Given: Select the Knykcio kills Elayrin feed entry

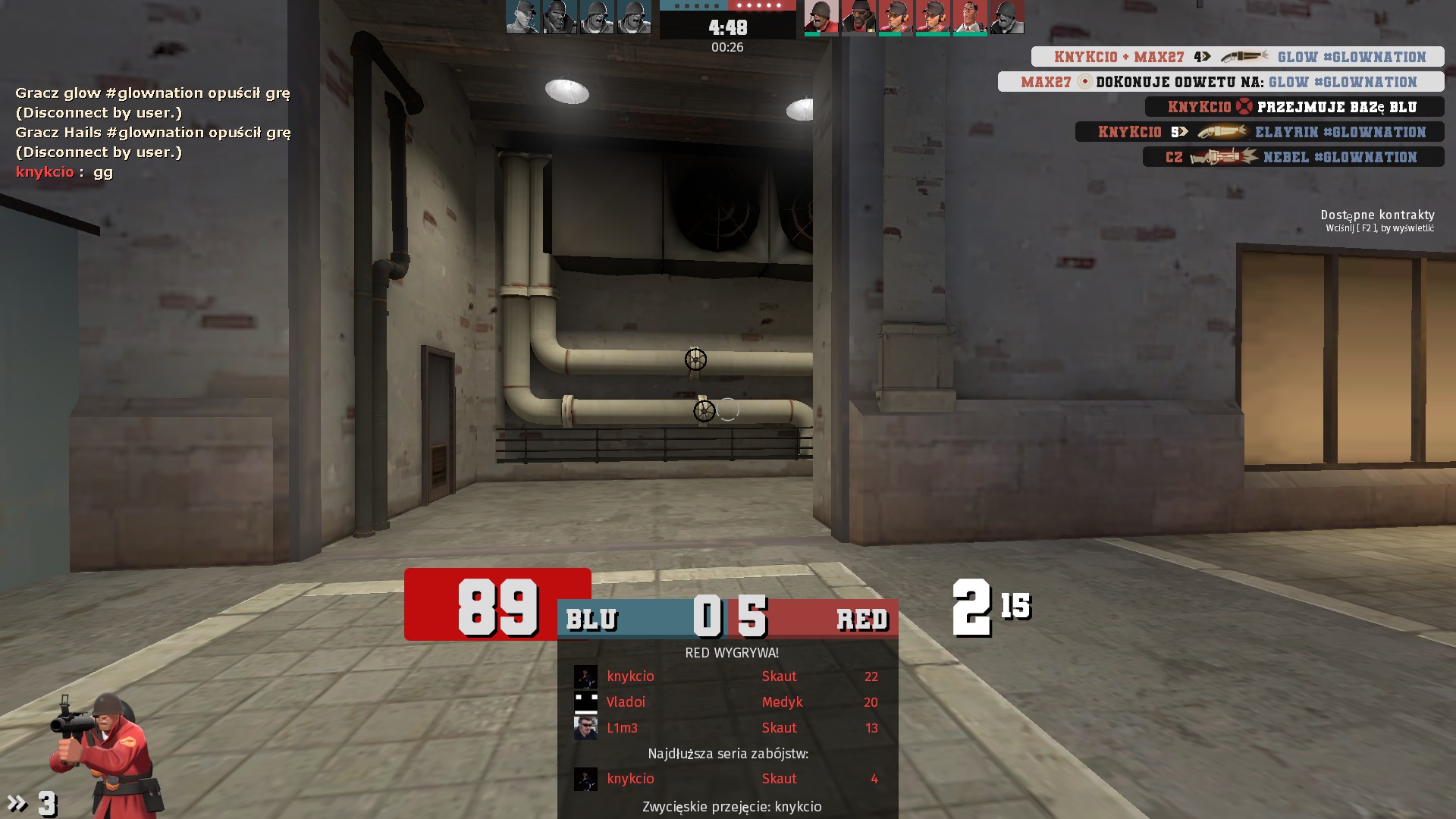Looking at the screenshot, I should click(1259, 132).
